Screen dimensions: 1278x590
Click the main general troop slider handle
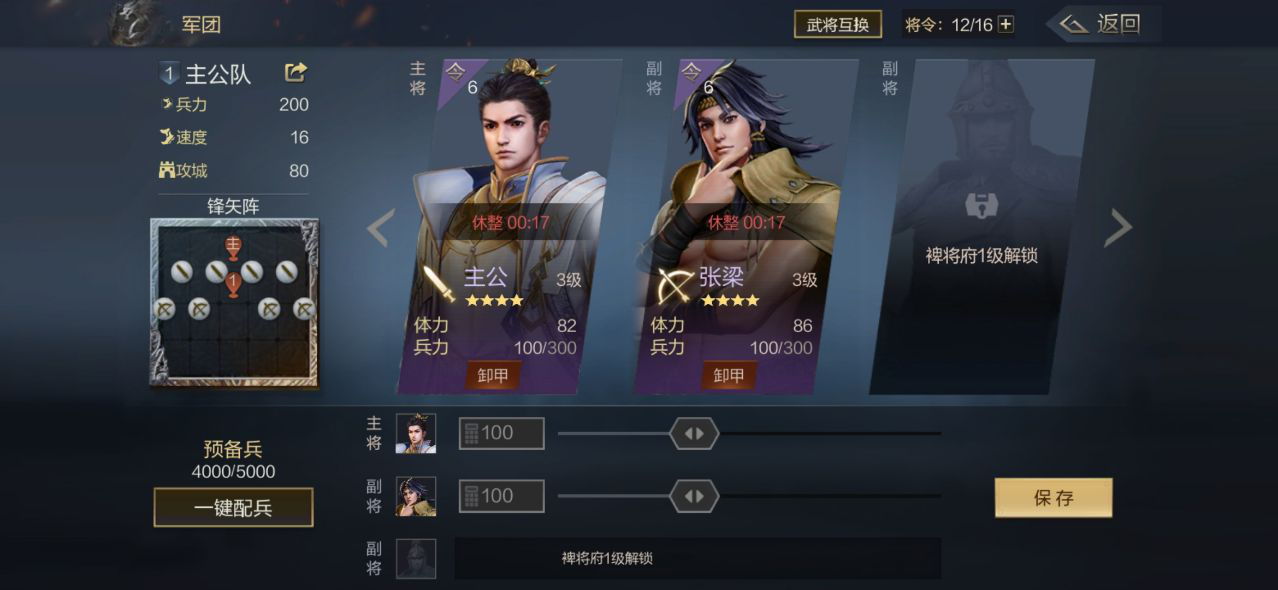click(x=694, y=433)
